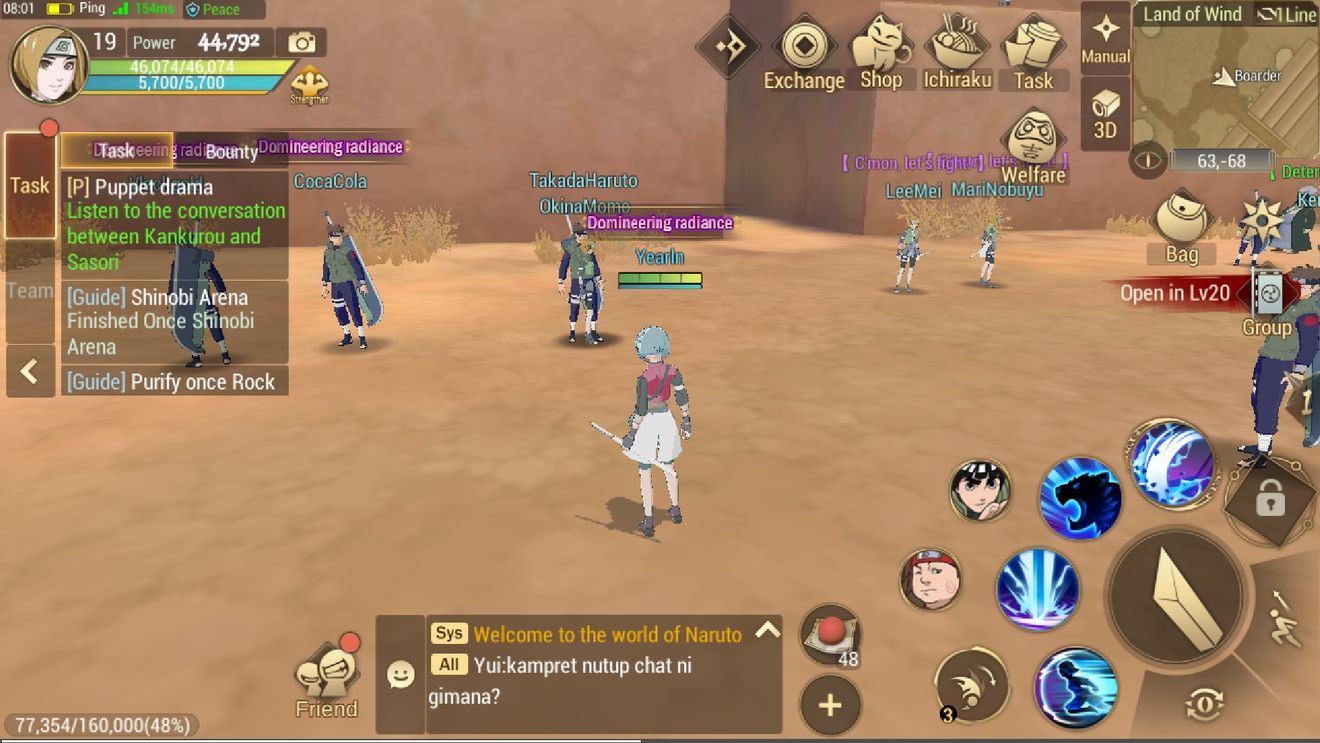Viewport: 1320px width, 743px height.
Task: Open the Friend list
Action: [326, 682]
